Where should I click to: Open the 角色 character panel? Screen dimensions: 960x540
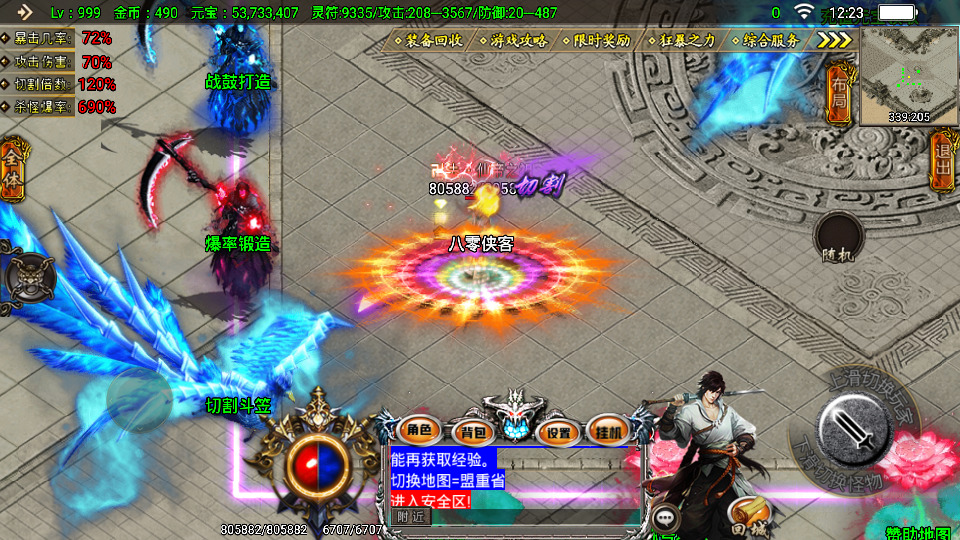tap(419, 431)
